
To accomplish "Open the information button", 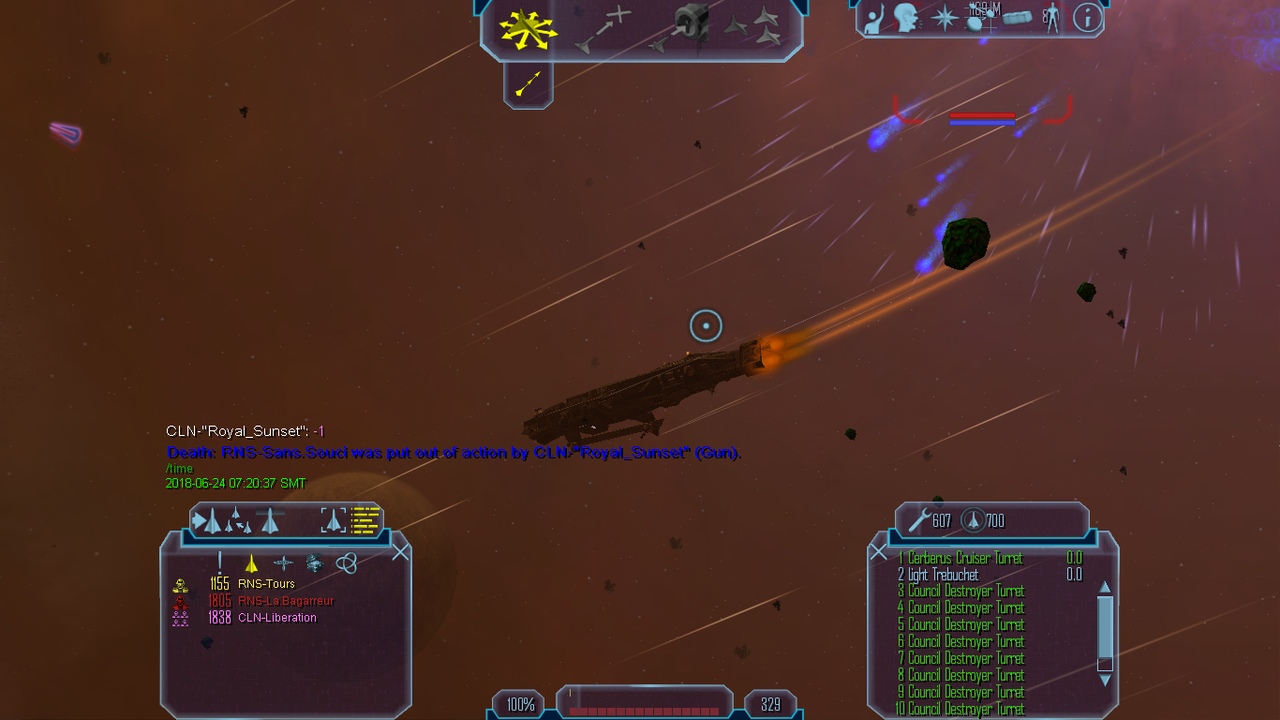I will [x=1086, y=18].
